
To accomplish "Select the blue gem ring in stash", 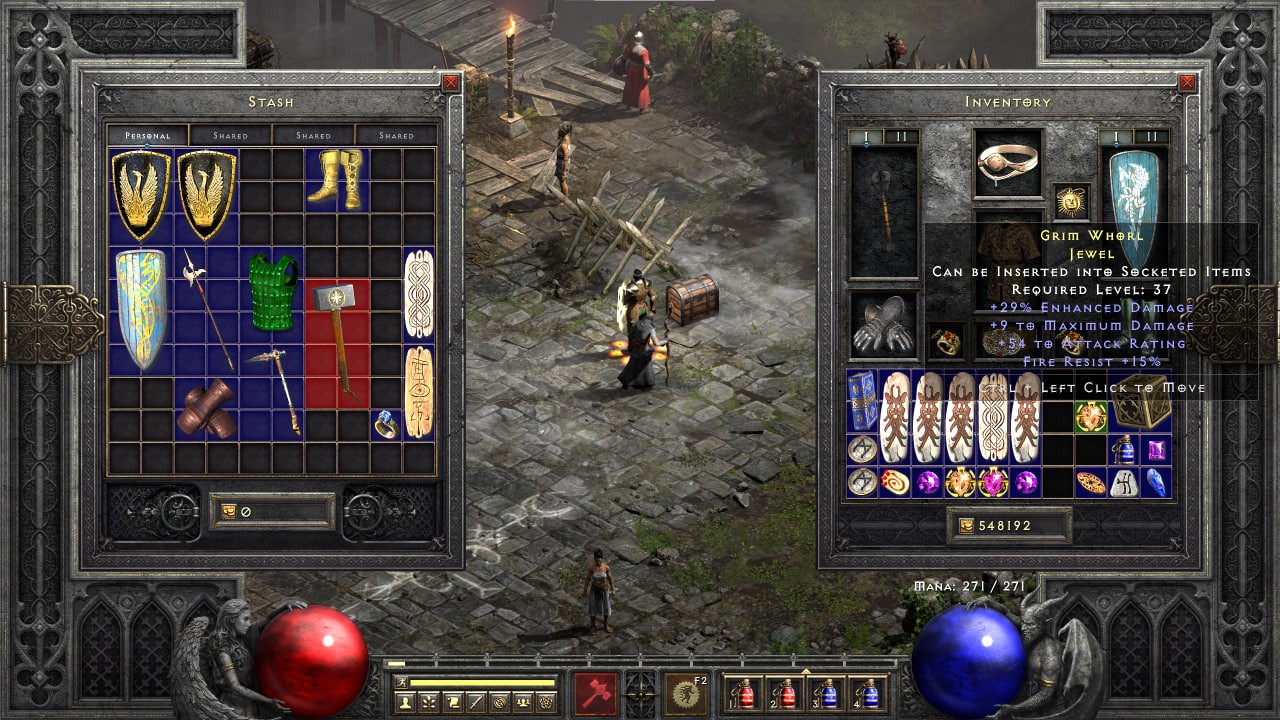I will pyautogui.click(x=386, y=425).
